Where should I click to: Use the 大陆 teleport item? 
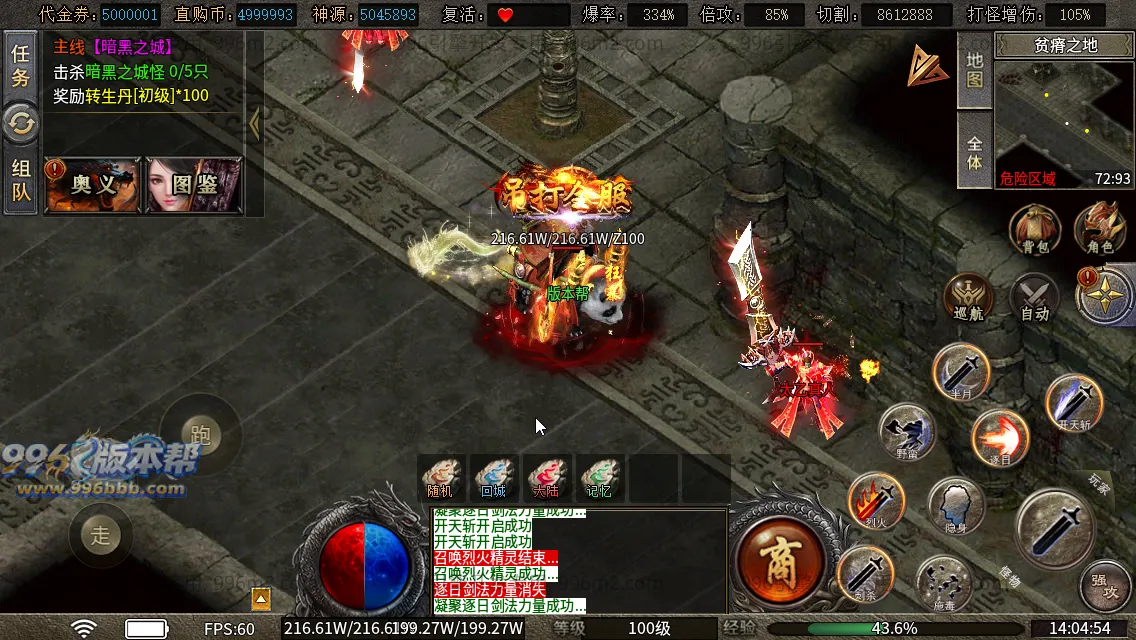coord(546,478)
